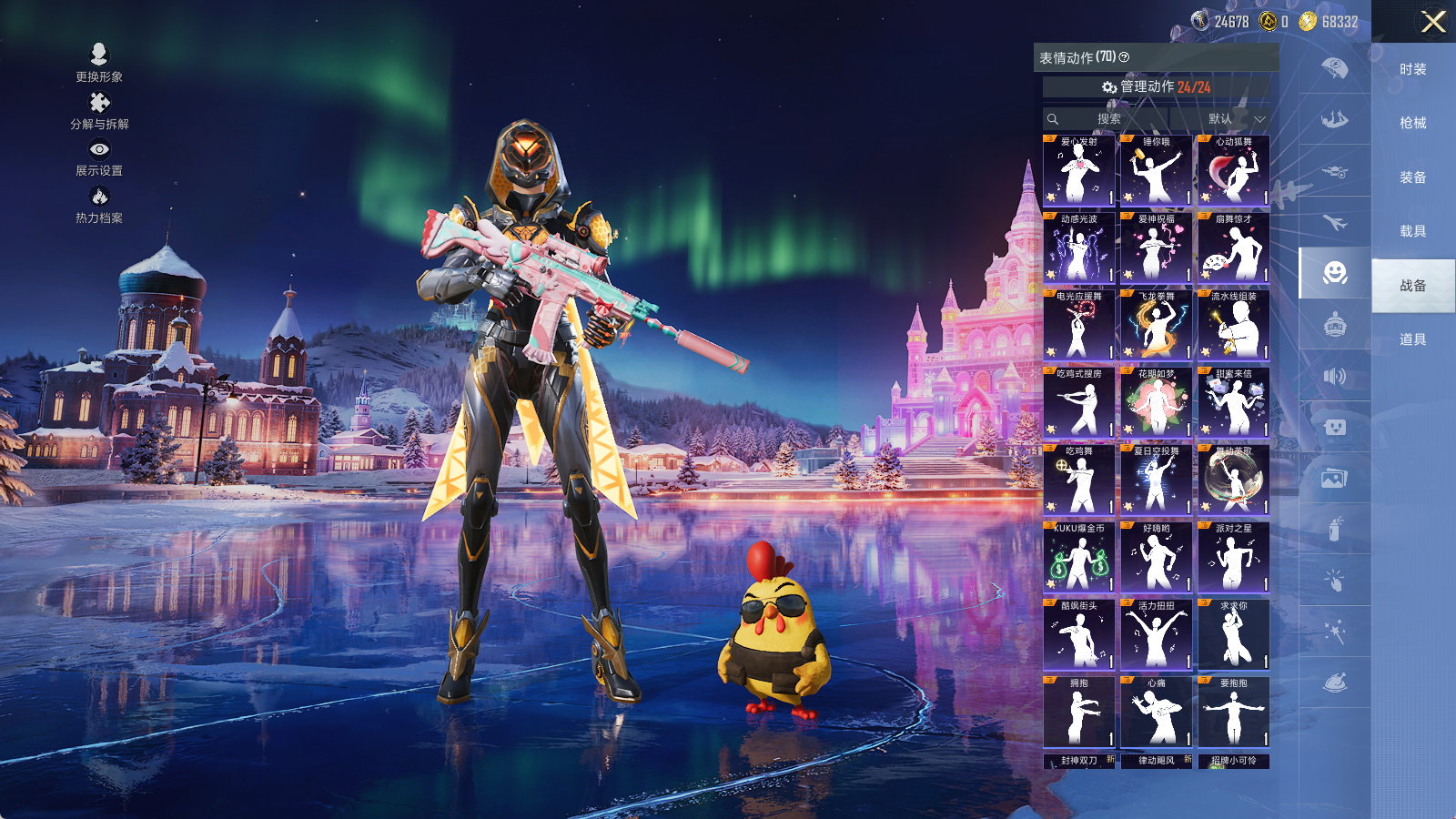Screen dimensions: 1456x819
Task: Select the 爱心发射 emote
Action: coord(1079,171)
